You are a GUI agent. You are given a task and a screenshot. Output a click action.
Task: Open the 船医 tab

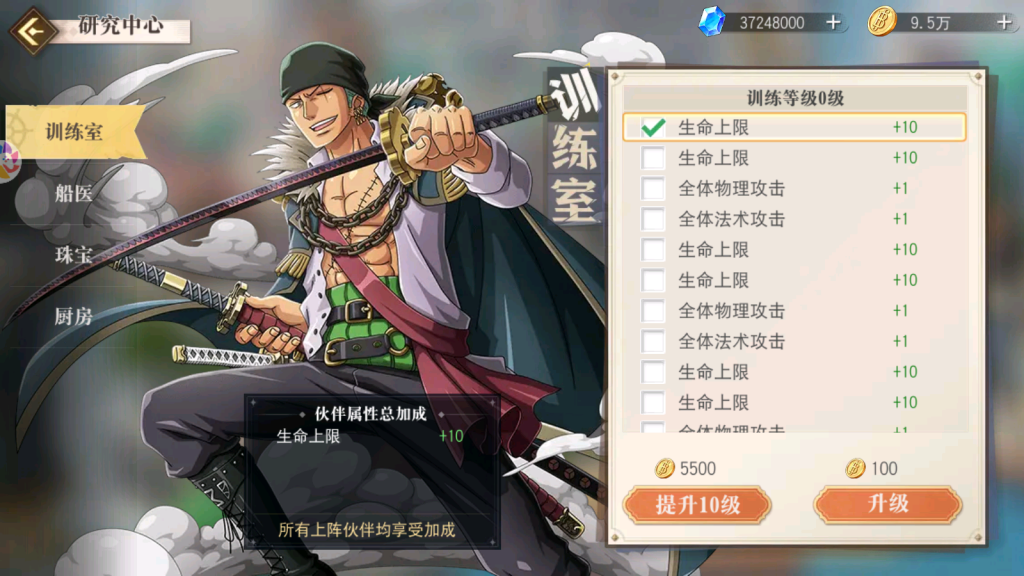click(x=74, y=194)
